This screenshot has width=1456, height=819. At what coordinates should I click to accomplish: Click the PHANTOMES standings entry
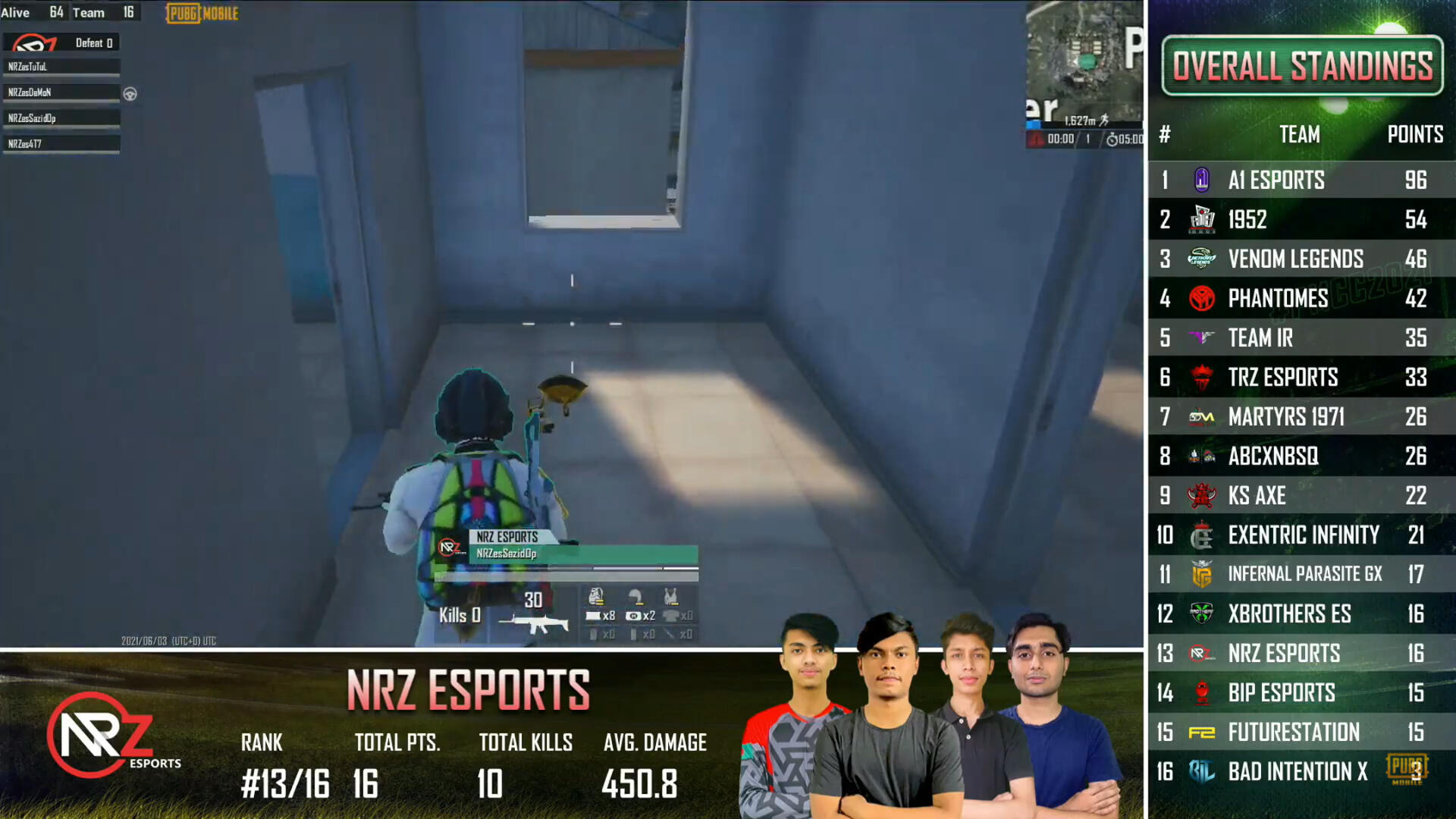click(x=1301, y=299)
